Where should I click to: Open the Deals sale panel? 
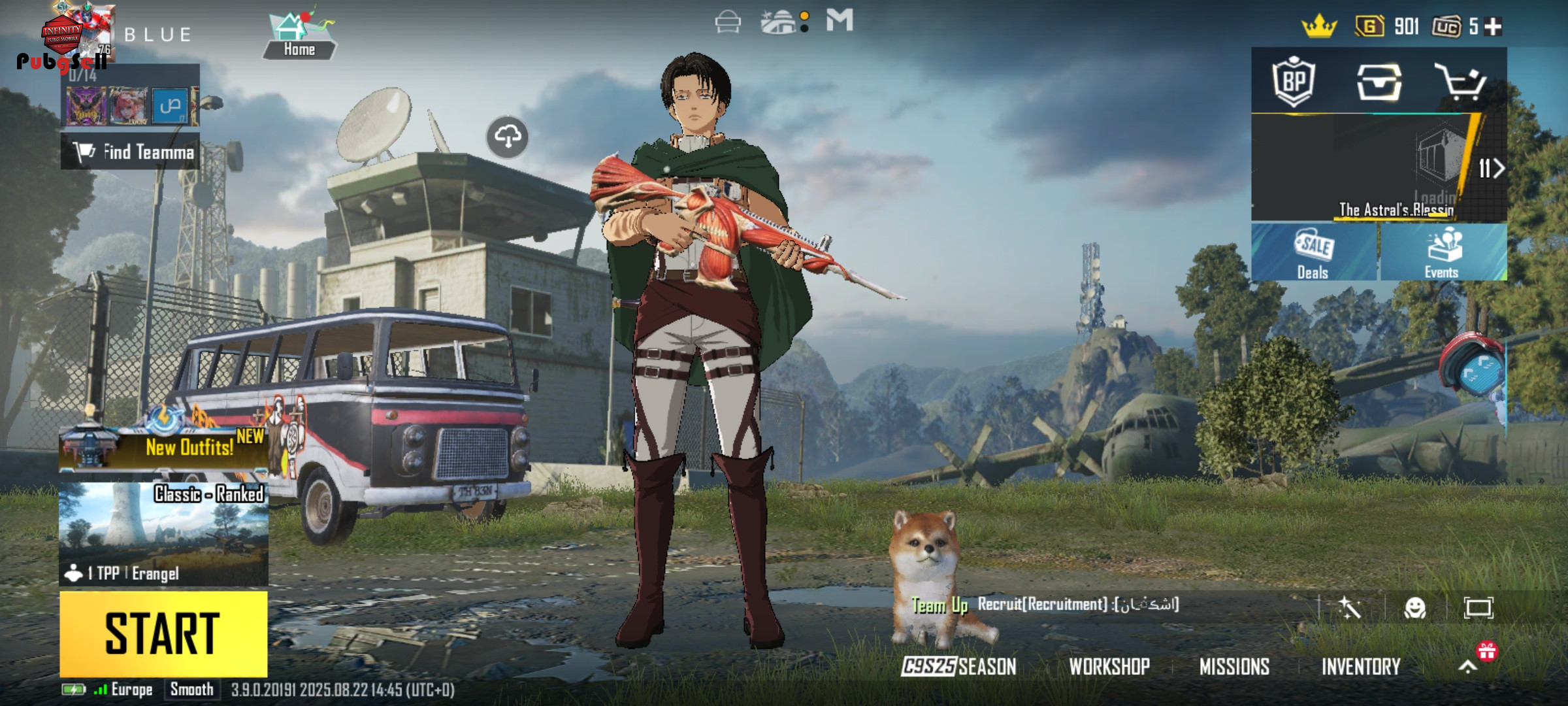tap(1313, 253)
